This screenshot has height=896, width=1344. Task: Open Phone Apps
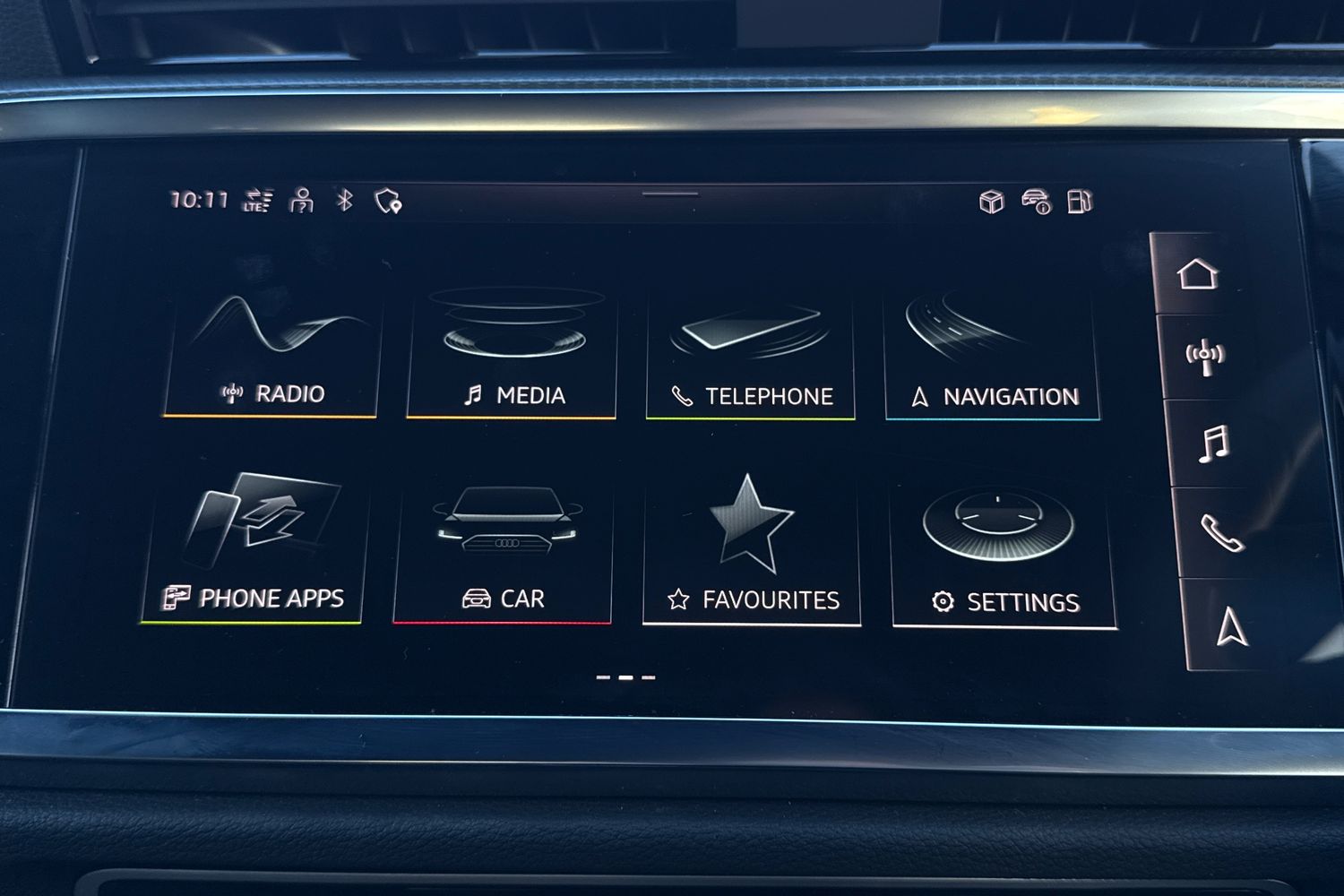[254, 548]
